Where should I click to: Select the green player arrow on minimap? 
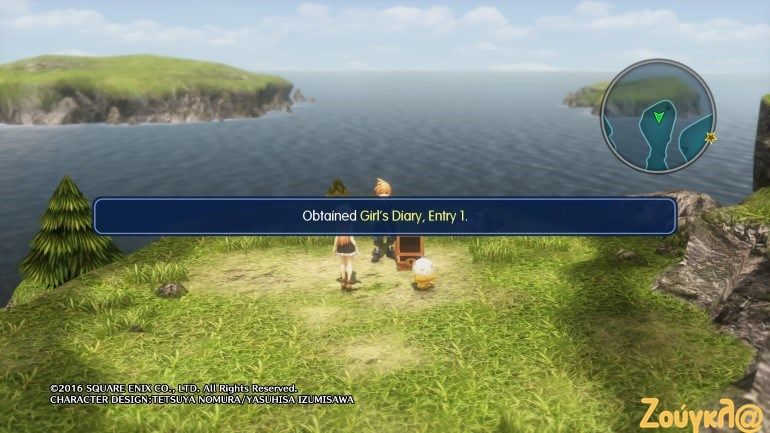pyautogui.click(x=658, y=118)
